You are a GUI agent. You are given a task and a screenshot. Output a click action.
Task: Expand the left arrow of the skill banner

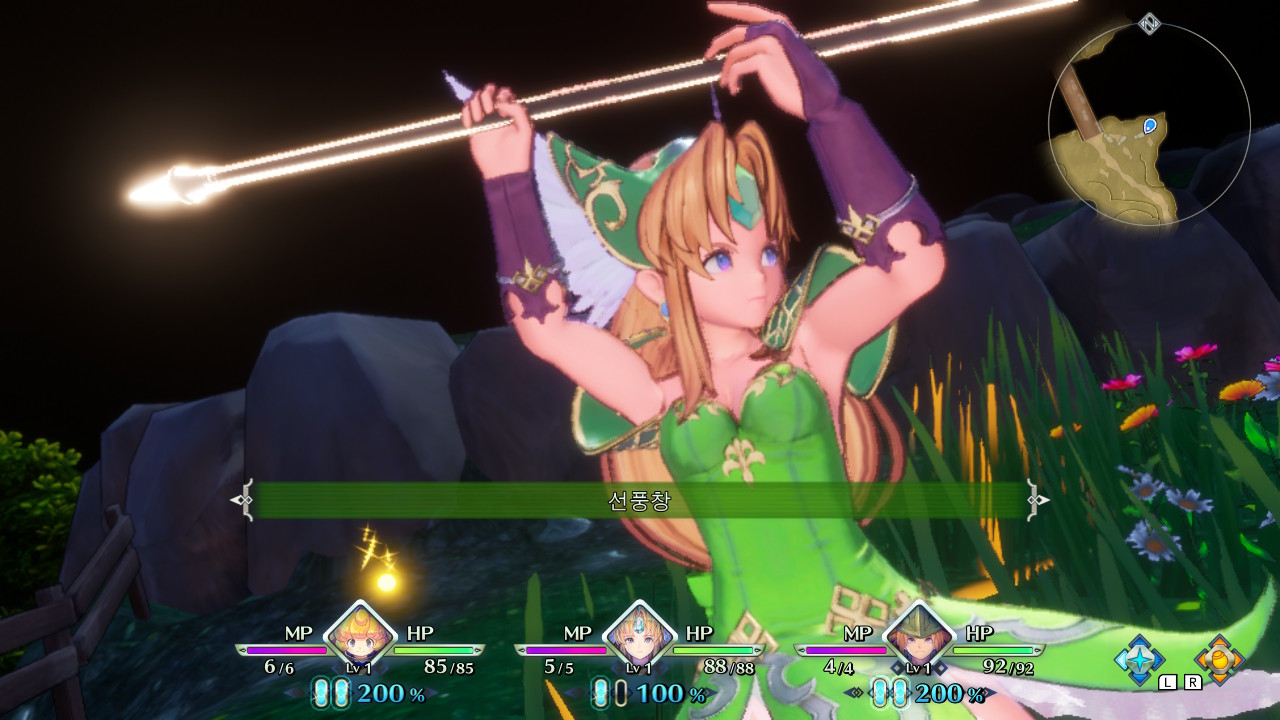click(x=244, y=497)
